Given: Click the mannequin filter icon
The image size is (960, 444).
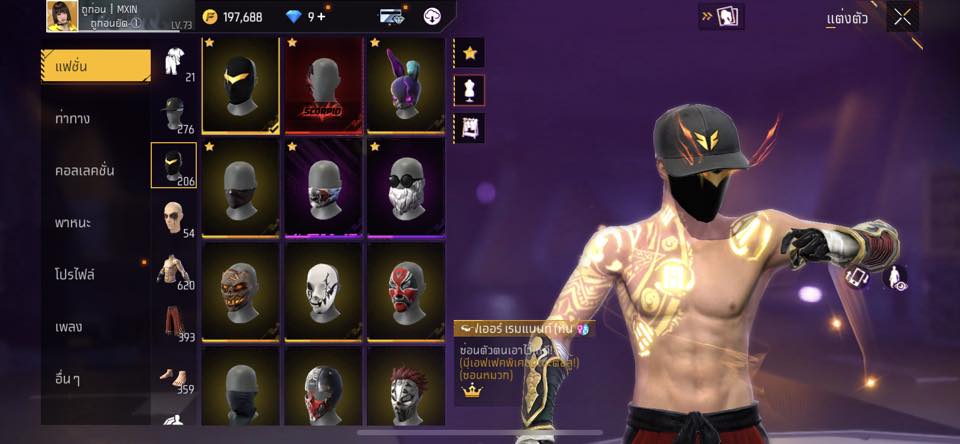Looking at the screenshot, I should [469, 90].
